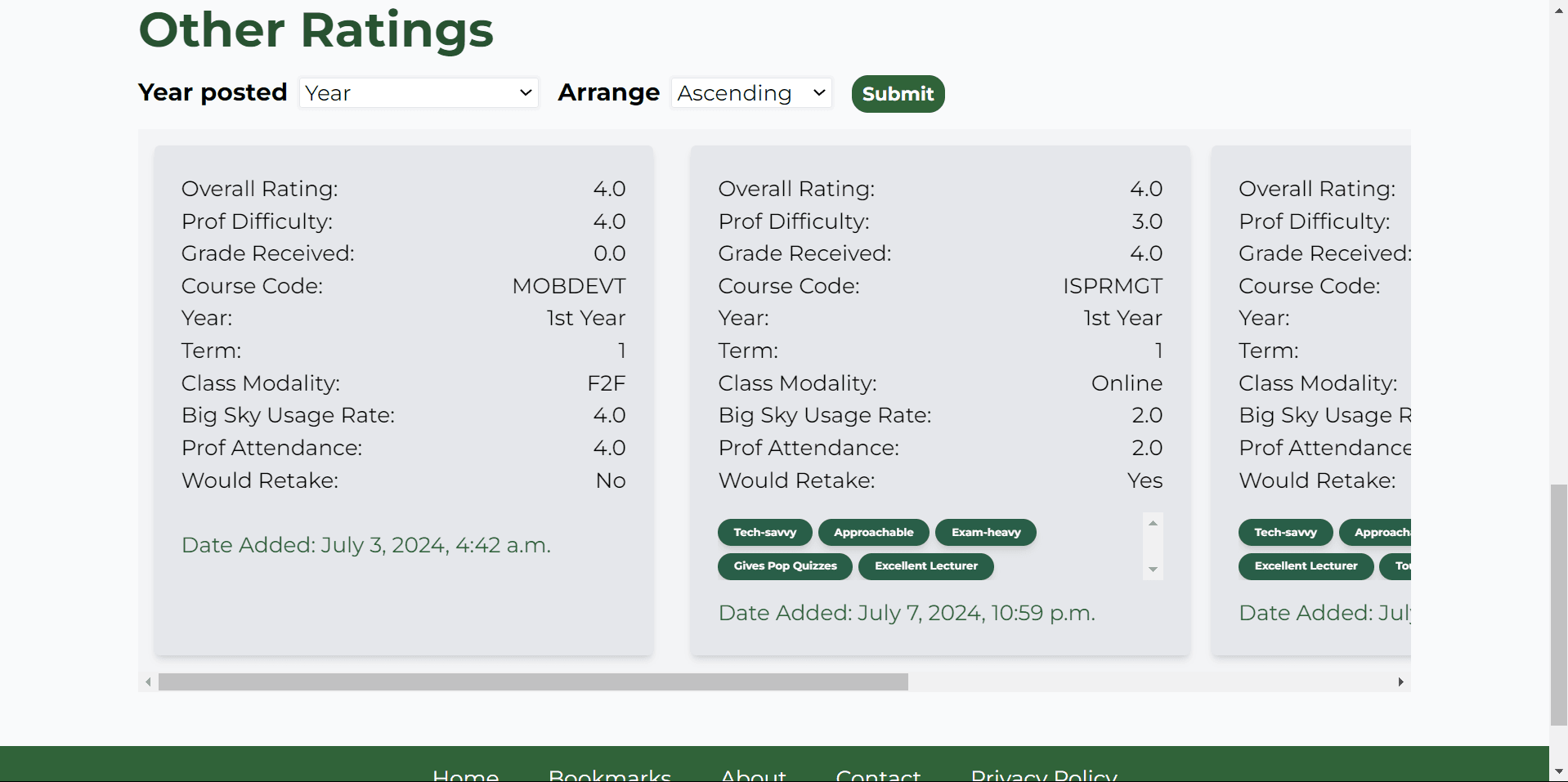Click the Home link in the footer
This screenshot has height=782, width=1568.
pyautogui.click(x=465, y=775)
